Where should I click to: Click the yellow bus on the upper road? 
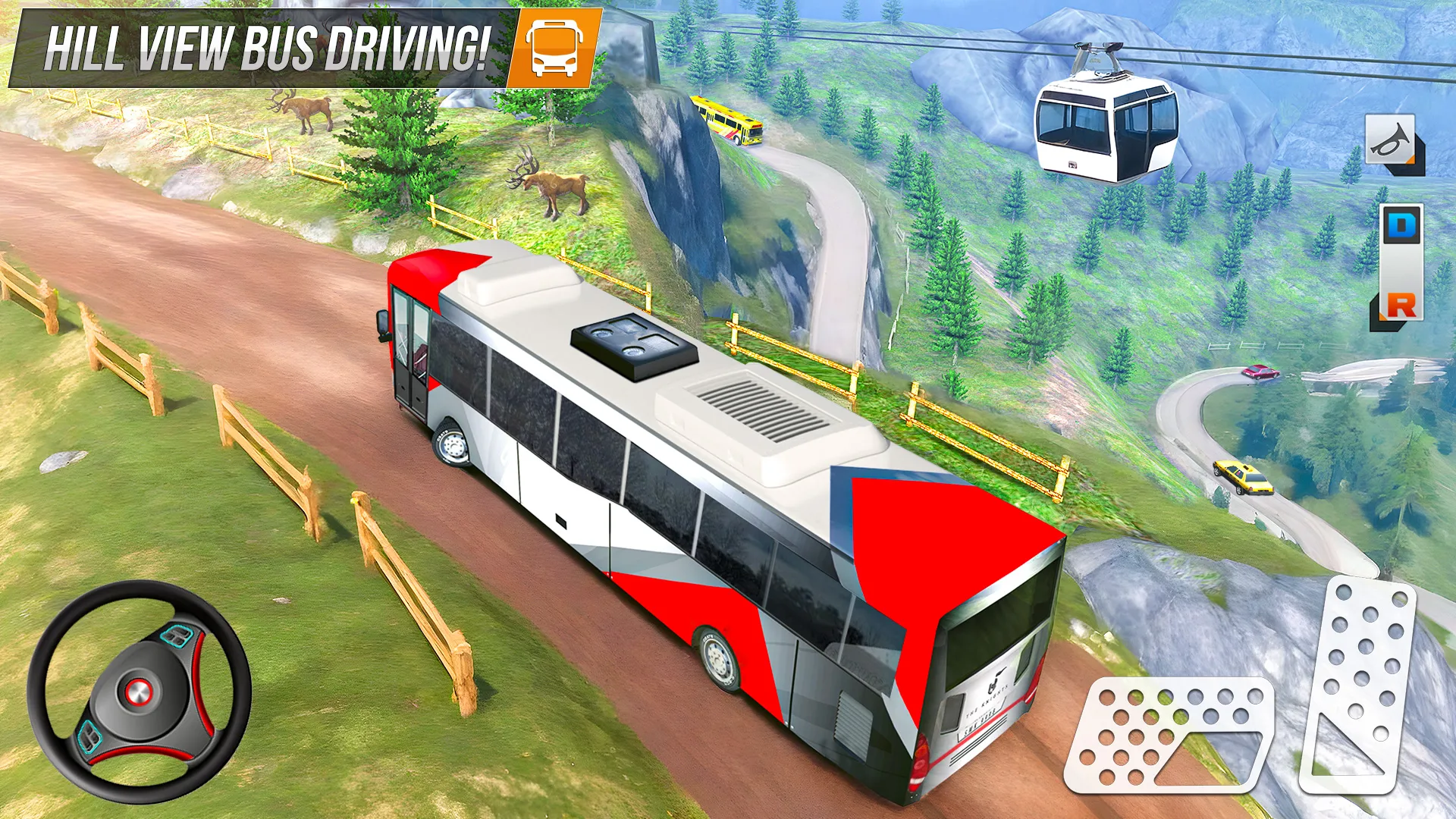728,121
